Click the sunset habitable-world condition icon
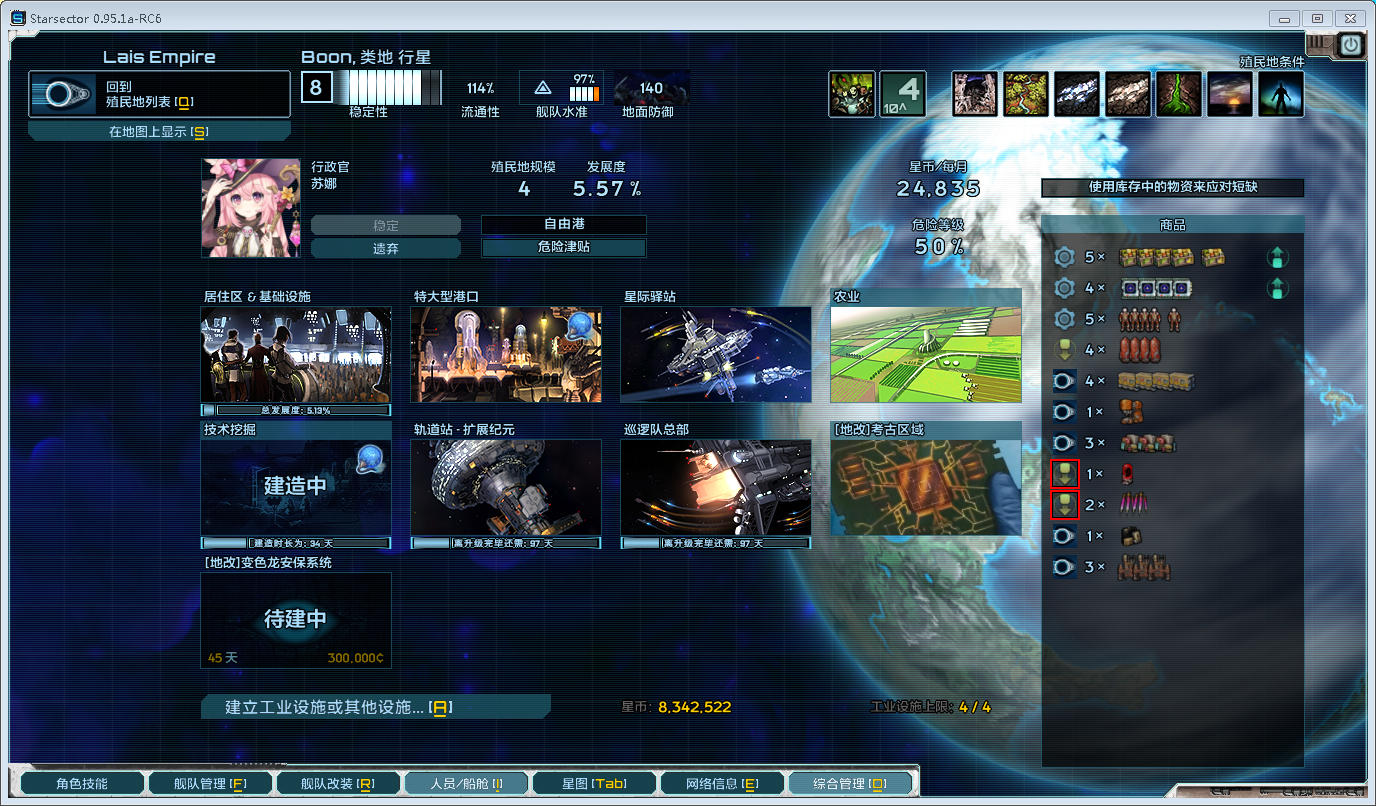The height and width of the screenshot is (806, 1376). tap(1230, 94)
